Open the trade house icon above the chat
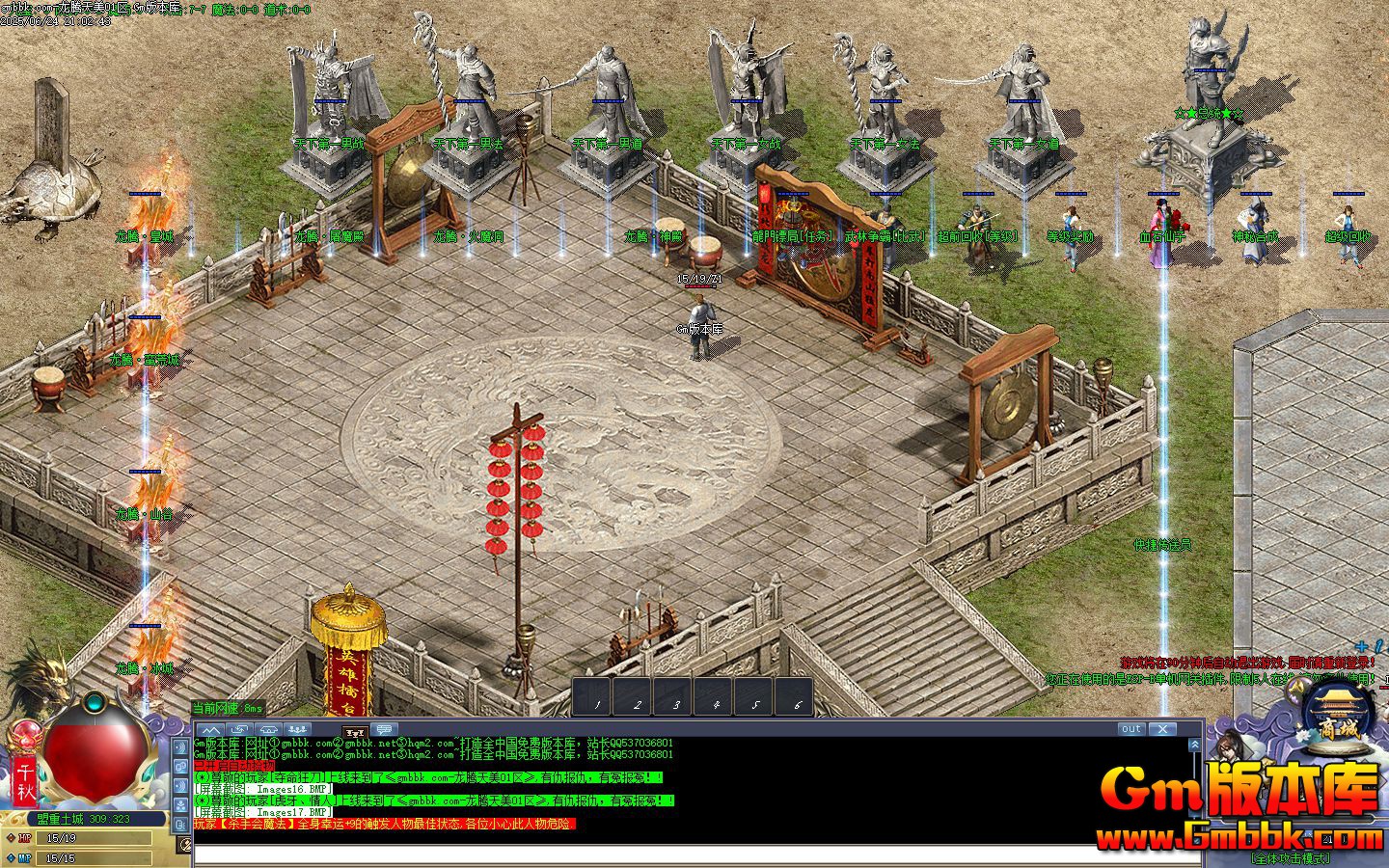The width and height of the screenshot is (1389, 868). [x=269, y=730]
